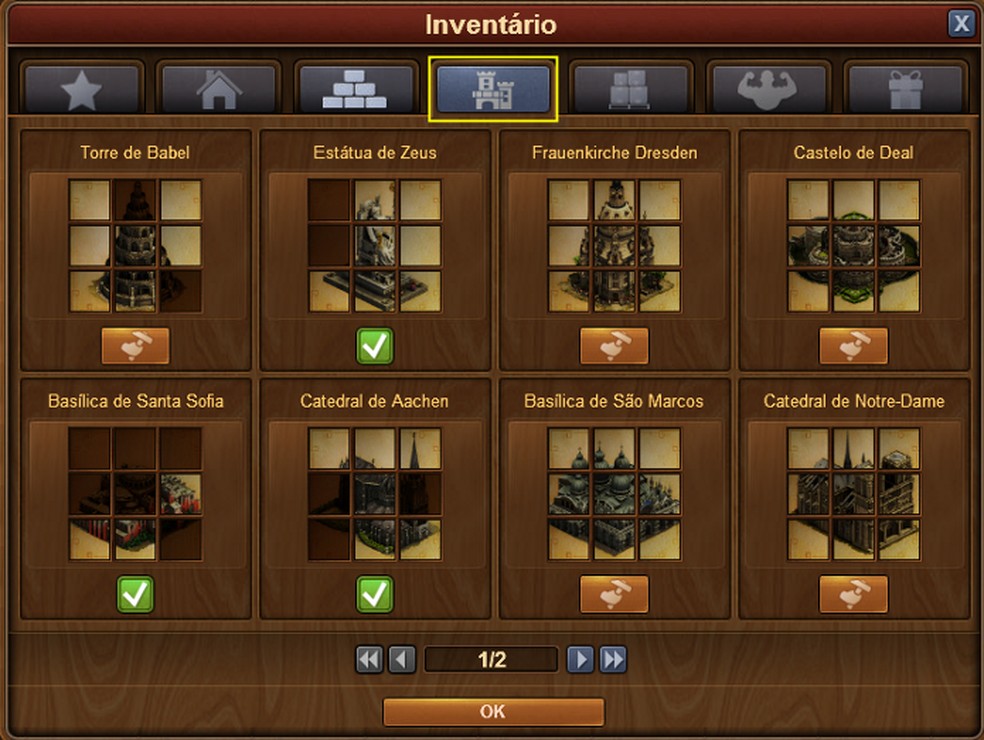Click the Castelo de Deal trade button
This screenshot has width=984, height=740.
(853, 346)
